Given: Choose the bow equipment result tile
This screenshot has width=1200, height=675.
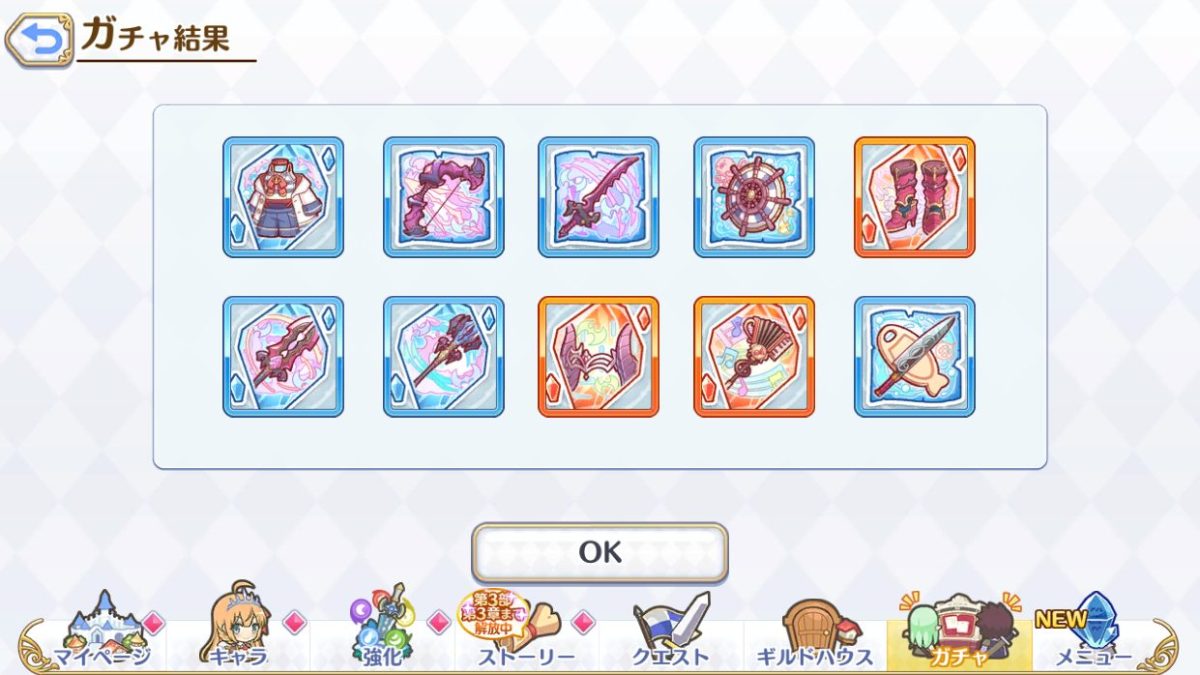Looking at the screenshot, I should click(x=443, y=197).
